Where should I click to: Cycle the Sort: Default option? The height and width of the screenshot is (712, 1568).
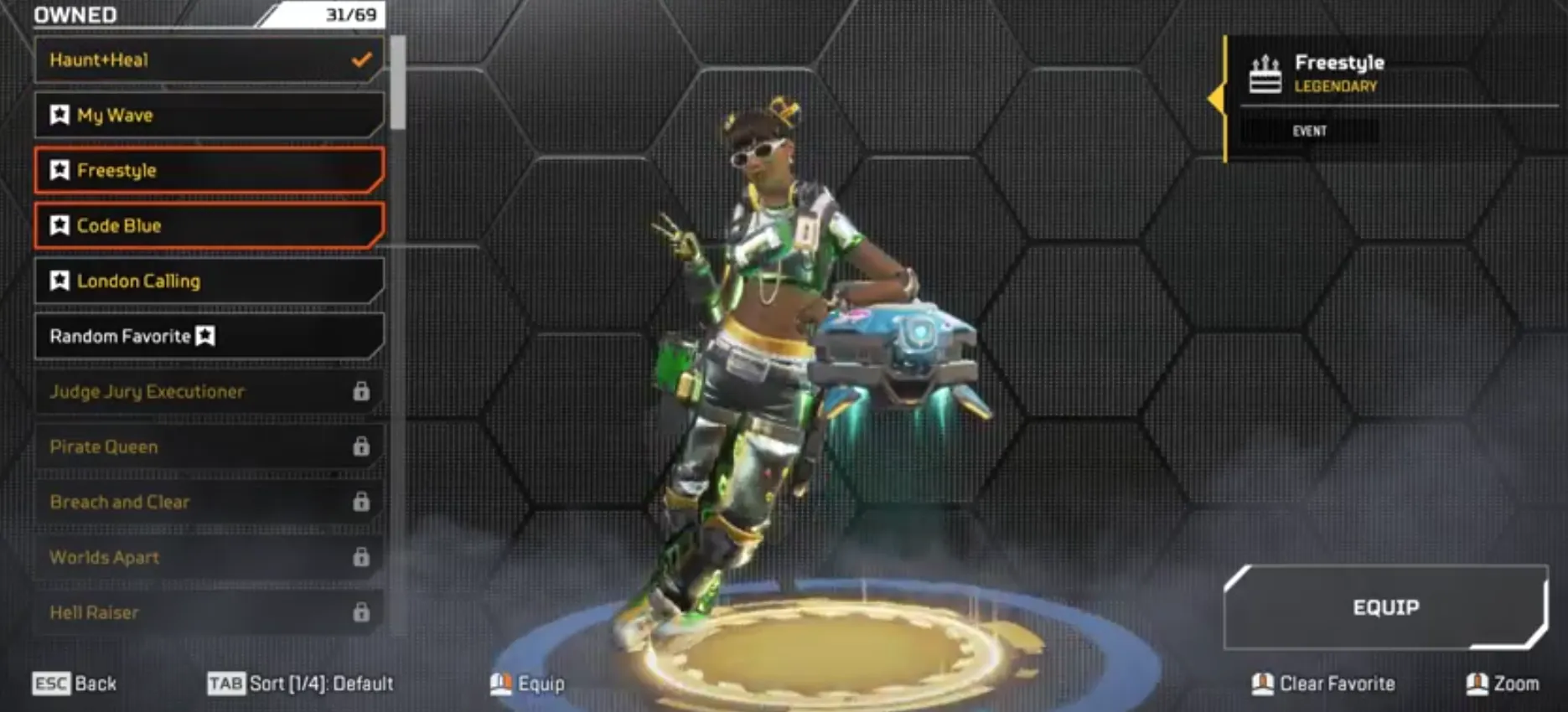pyautogui.click(x=302, y=683)
